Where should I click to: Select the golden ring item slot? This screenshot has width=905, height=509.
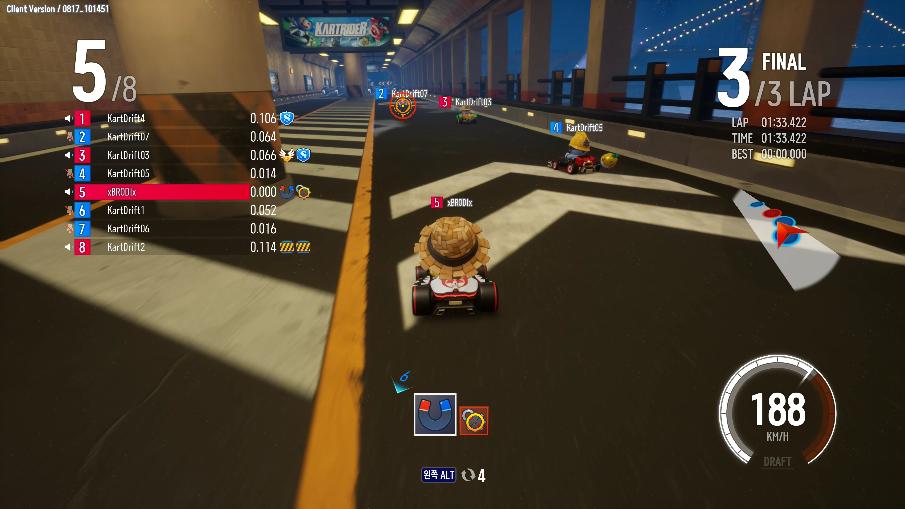[474, 421]
